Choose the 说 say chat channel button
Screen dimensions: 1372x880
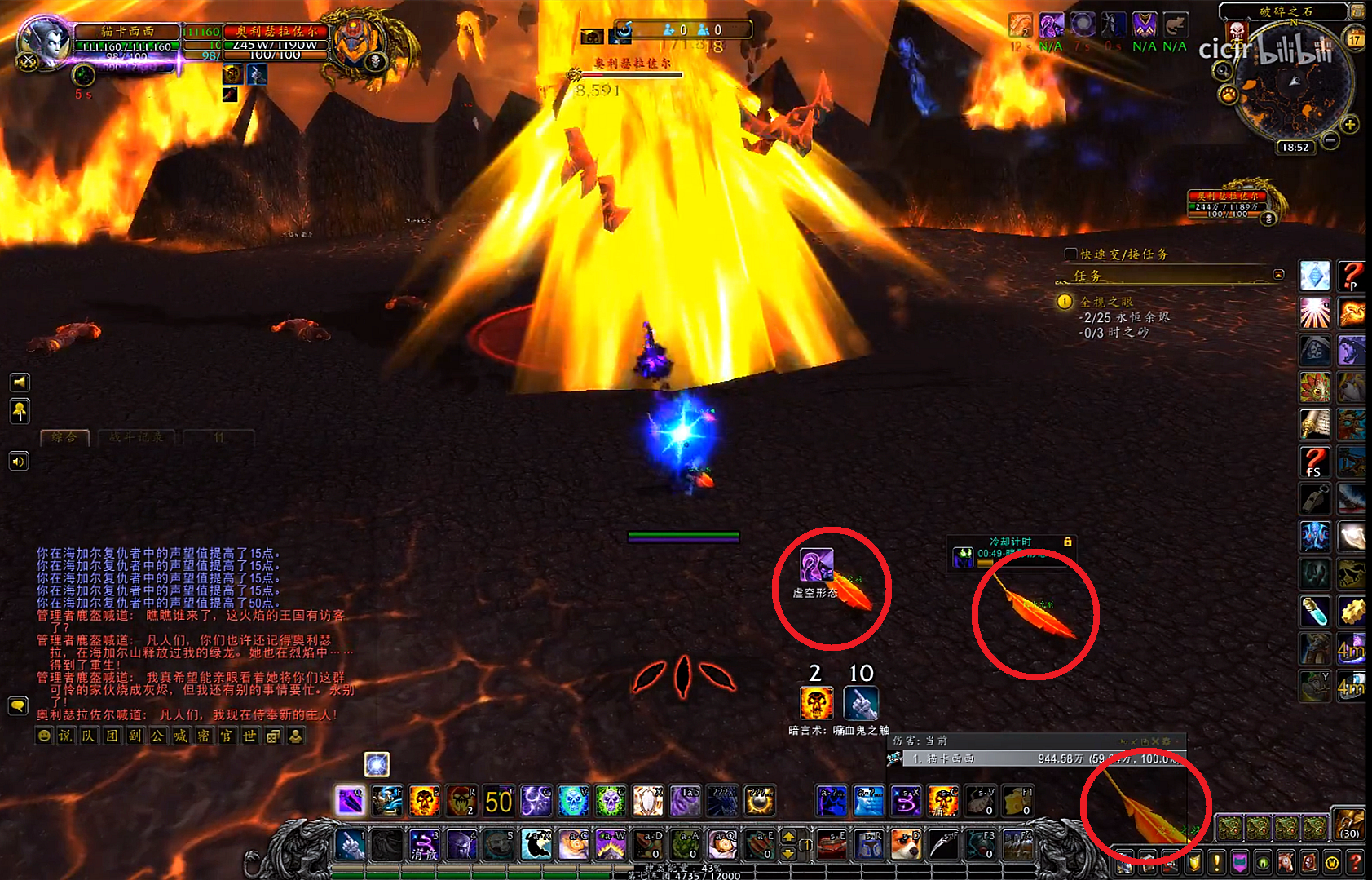(x=66, y=736)
